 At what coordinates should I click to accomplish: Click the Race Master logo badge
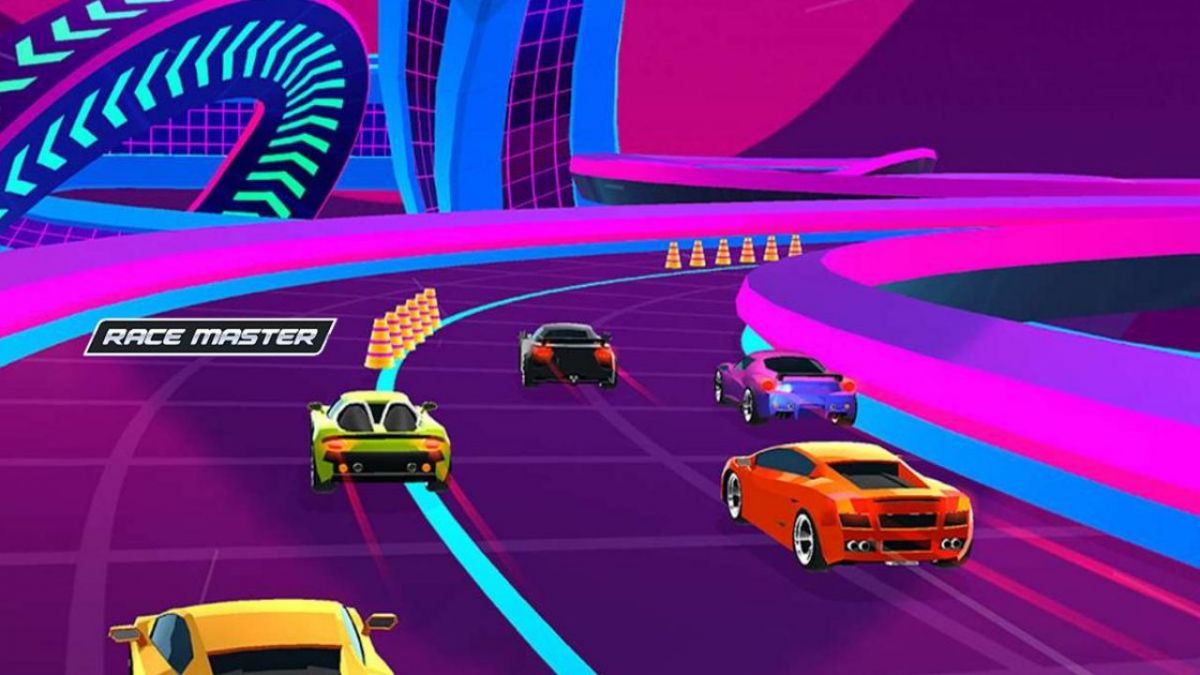[210, 337]
